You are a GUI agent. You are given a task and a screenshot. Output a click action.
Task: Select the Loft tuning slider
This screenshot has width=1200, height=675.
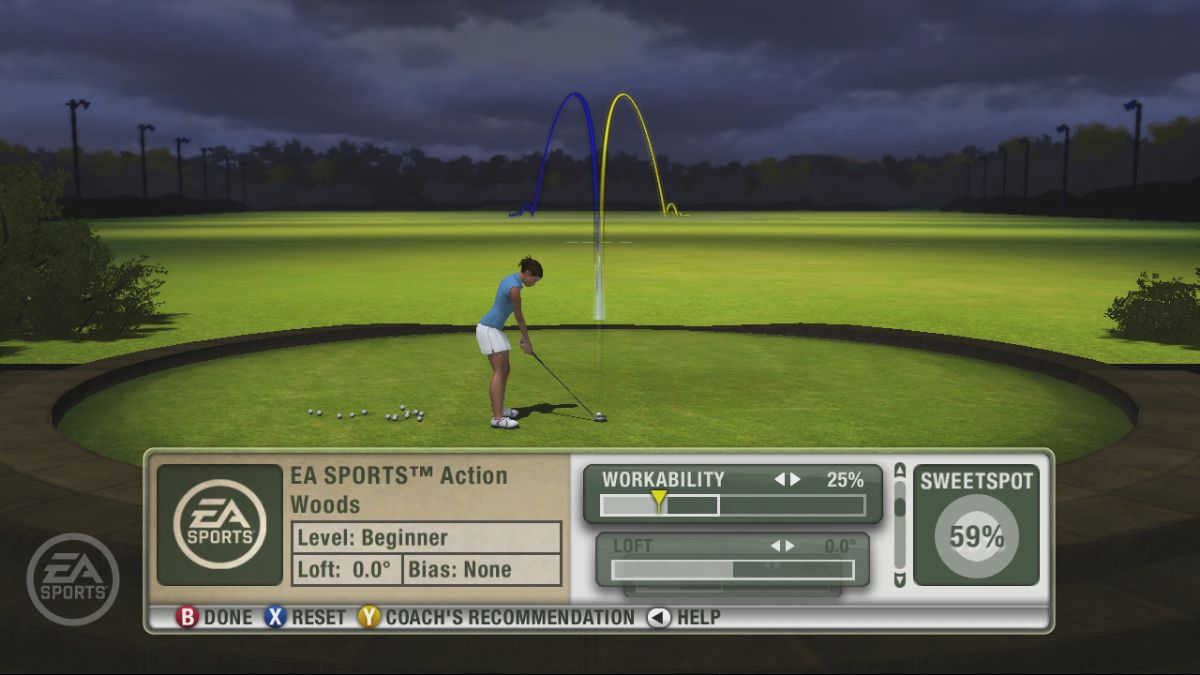click(732, 569)
